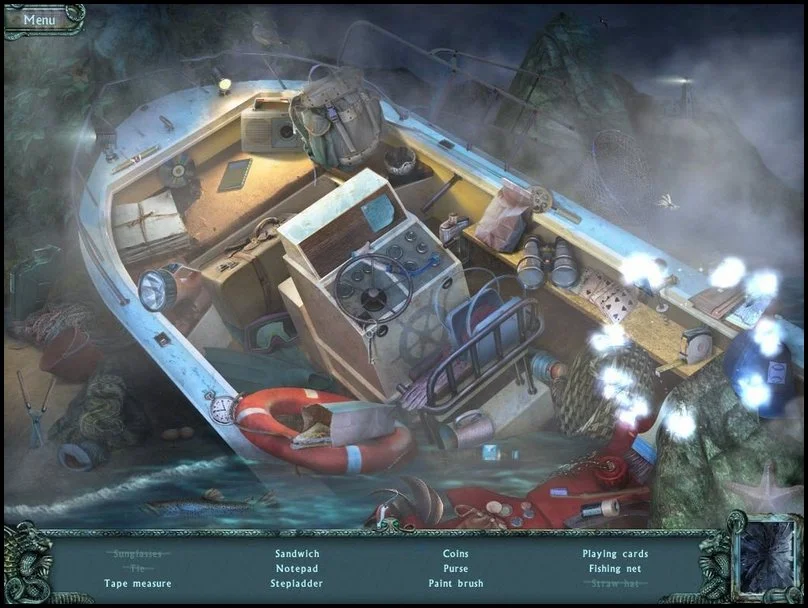Image resolution: width=808 pixels, height=608 pixels.
Task: Choose the Paint brush list entry
Action: click(455, 583)
